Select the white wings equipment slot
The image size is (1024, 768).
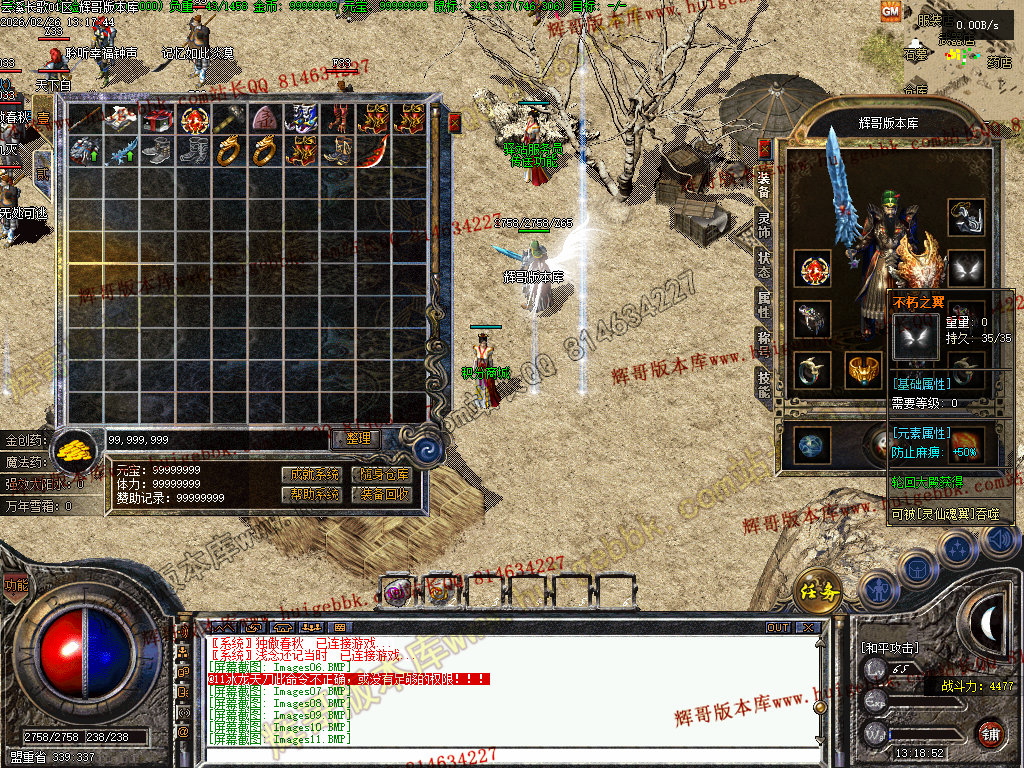[965, 268]
